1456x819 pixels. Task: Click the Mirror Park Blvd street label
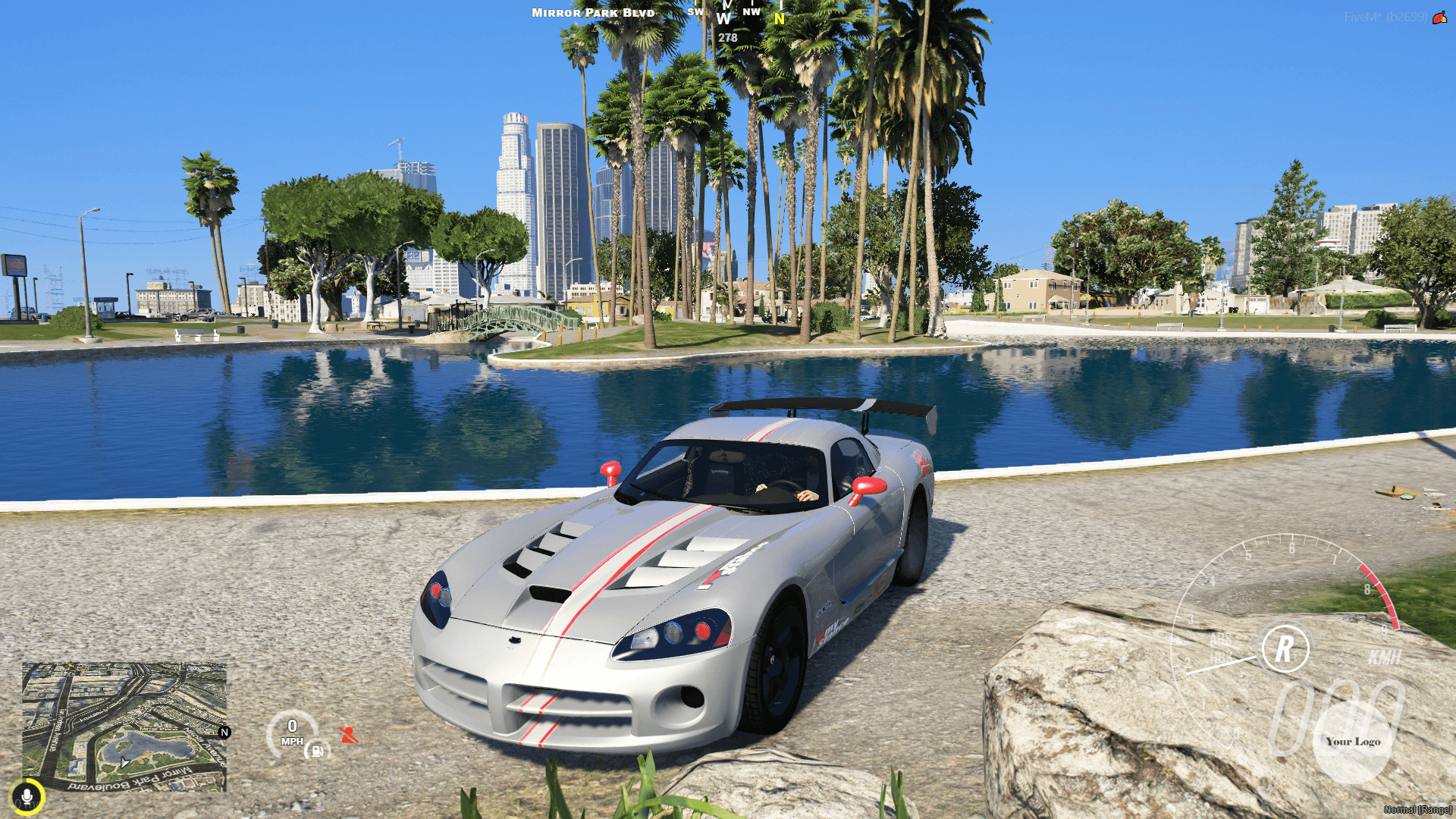tap(591, 13)
